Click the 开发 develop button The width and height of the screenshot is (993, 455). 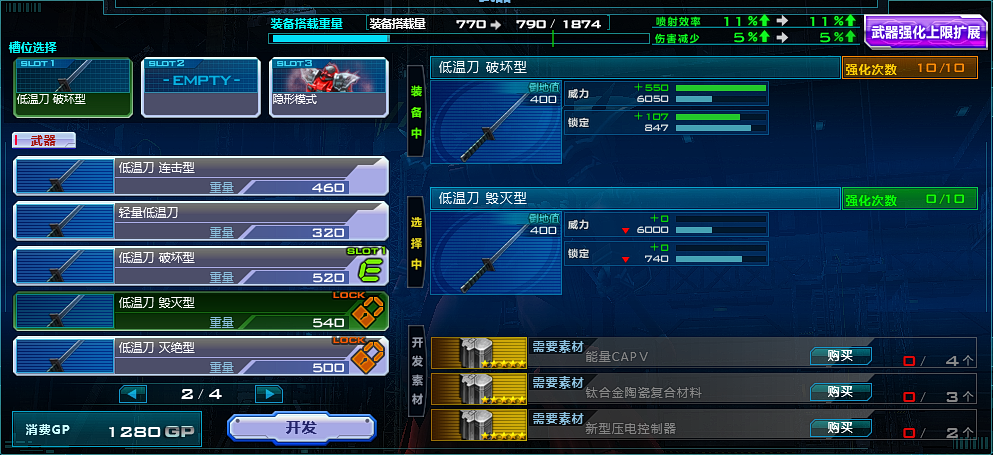click(301, 428)
